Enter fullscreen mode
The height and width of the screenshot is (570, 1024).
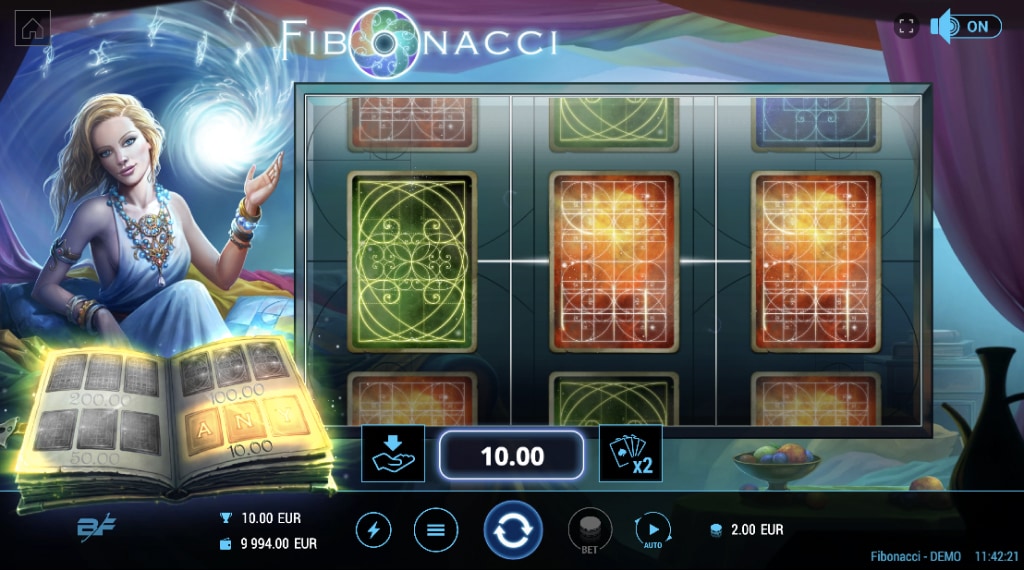(905, 27)
